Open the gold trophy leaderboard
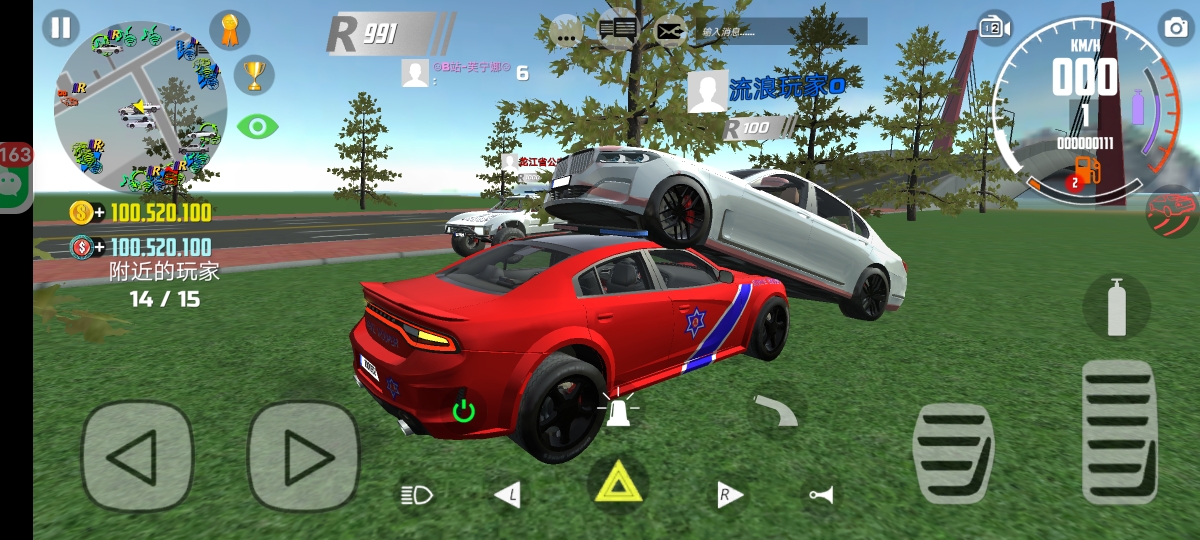 click(x=254, y=75)
